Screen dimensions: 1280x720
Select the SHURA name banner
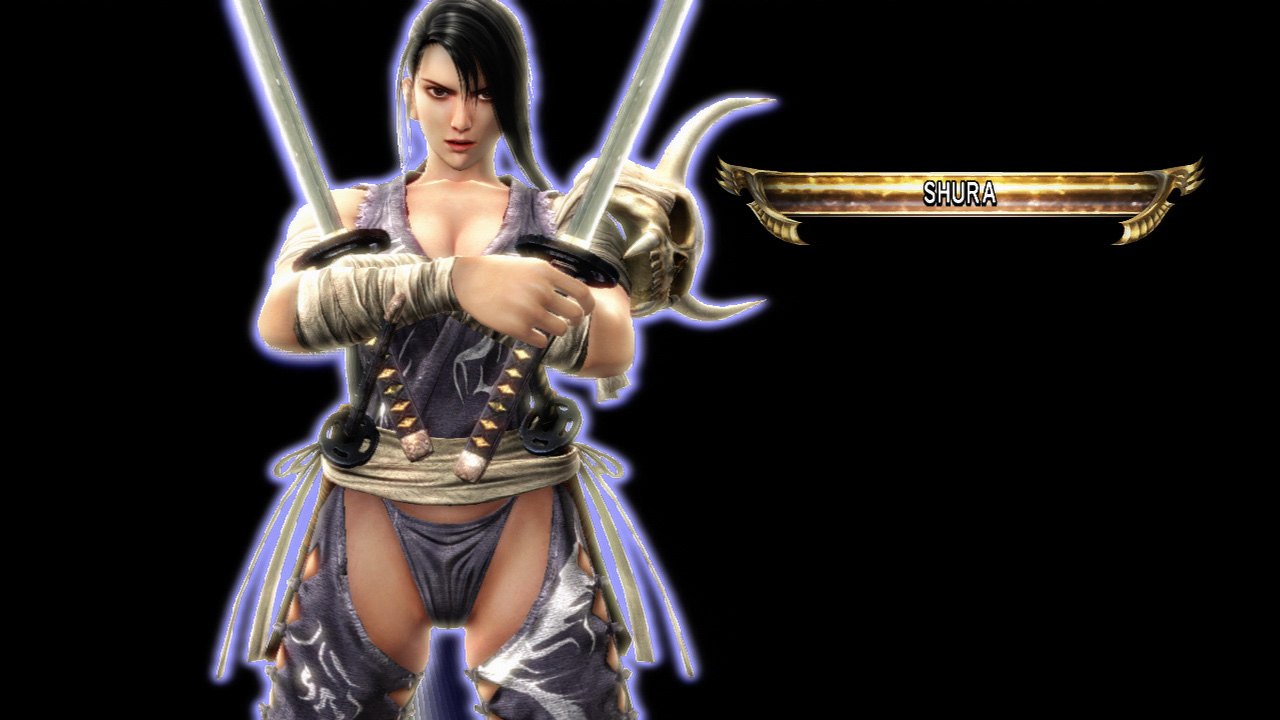(959, 193)
